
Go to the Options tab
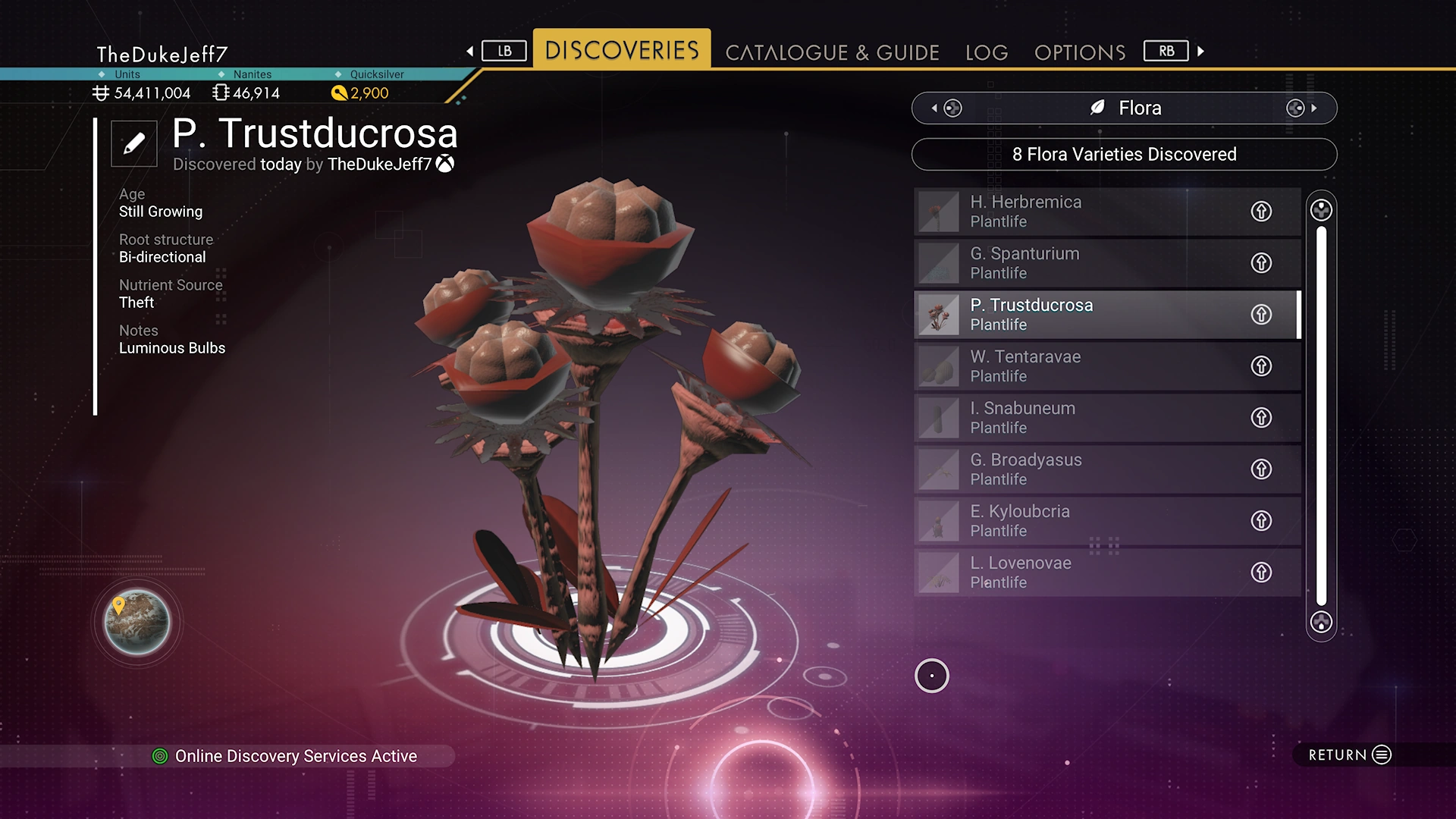coord(1080,52)
